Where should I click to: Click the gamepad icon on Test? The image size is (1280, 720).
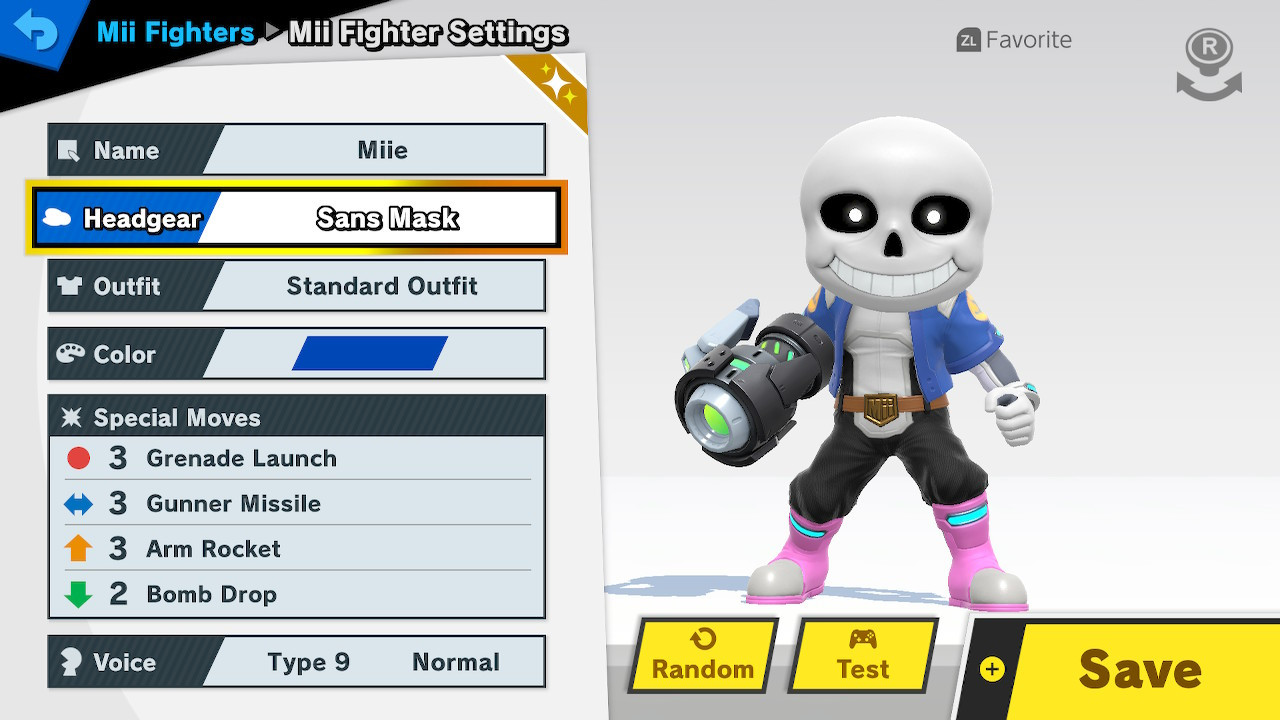pyautogui.click(x=865, y=640)
